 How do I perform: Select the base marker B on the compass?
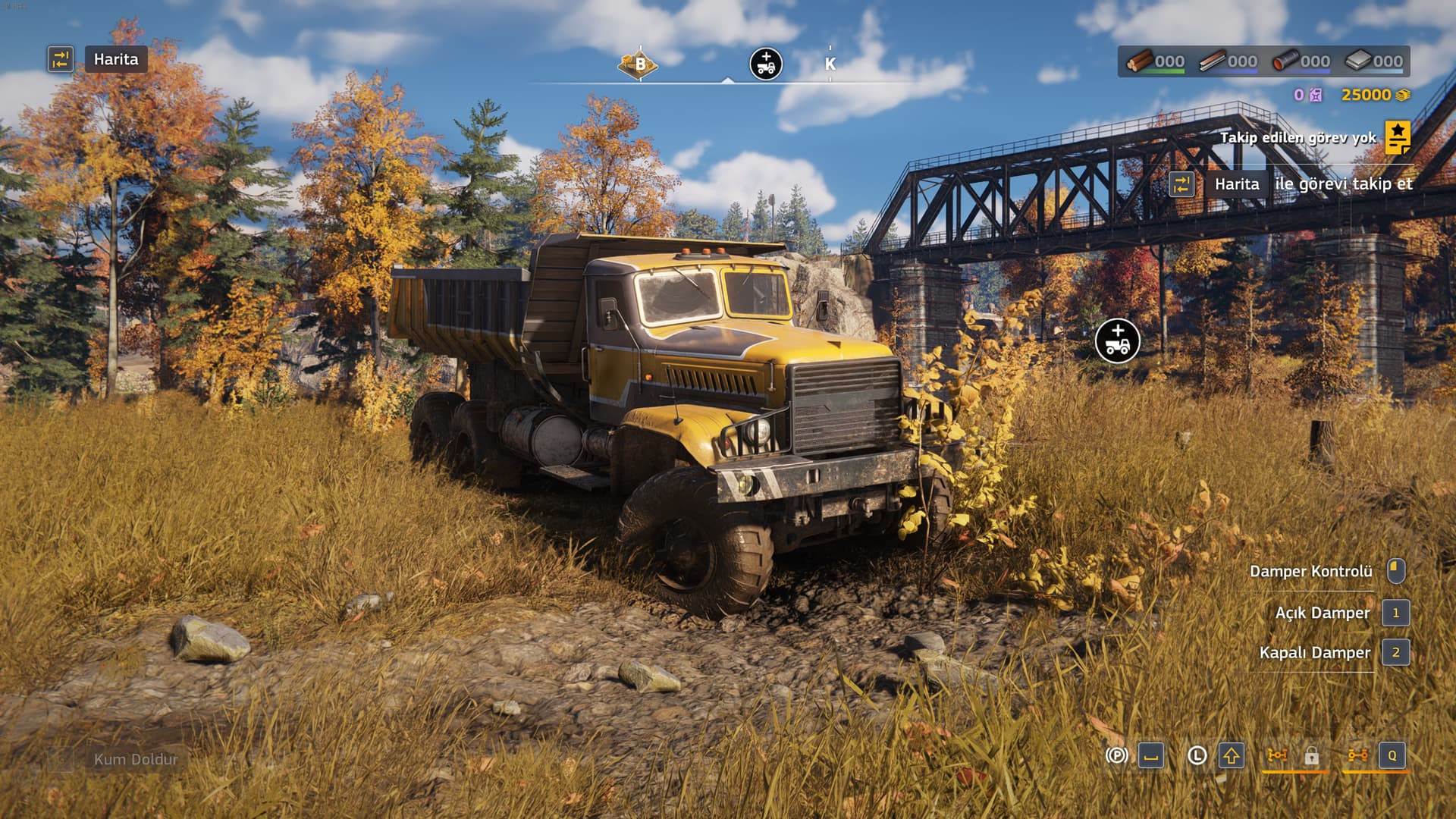[639, 64]
